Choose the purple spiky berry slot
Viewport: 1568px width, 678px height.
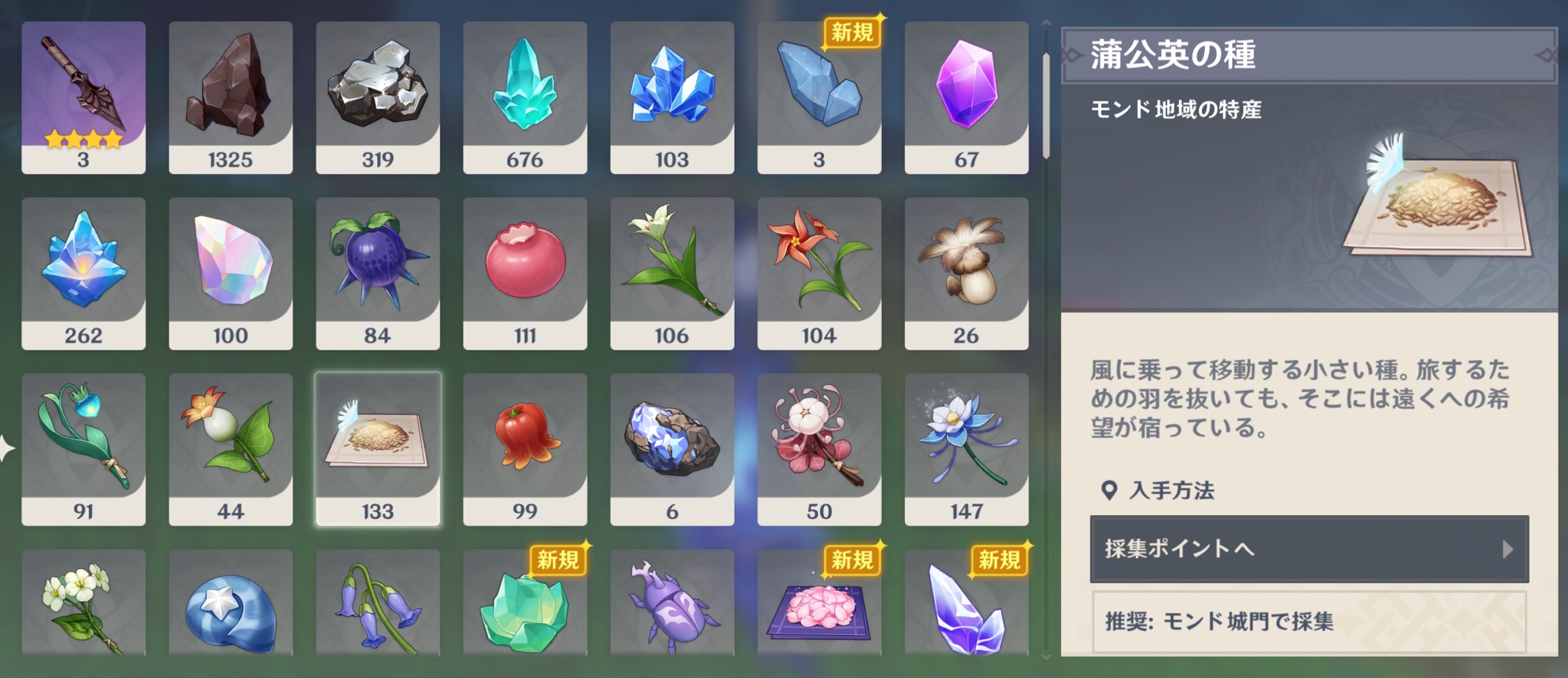tap(377, 272)
